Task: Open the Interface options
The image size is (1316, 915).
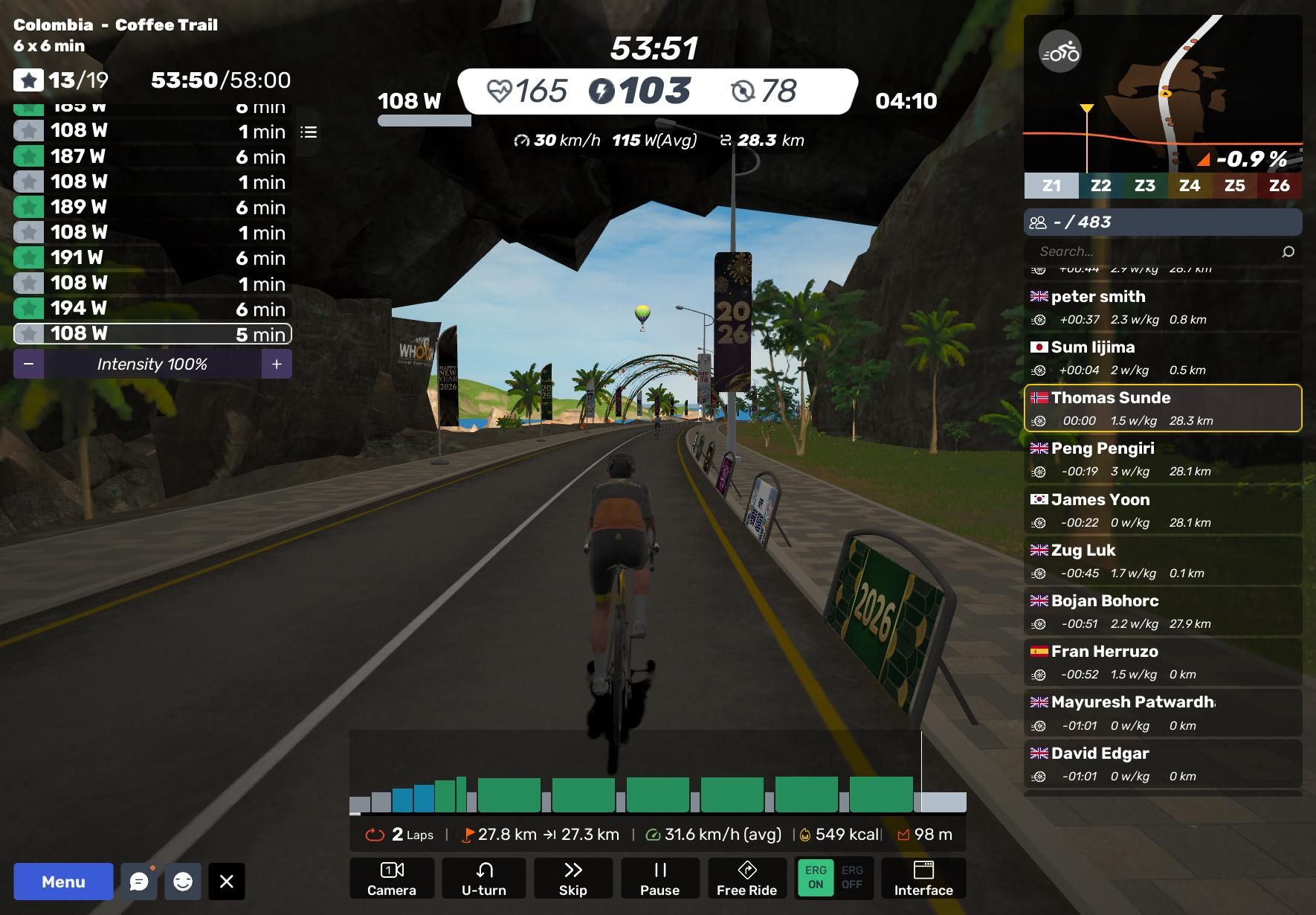Action: [x=923, y=879]
